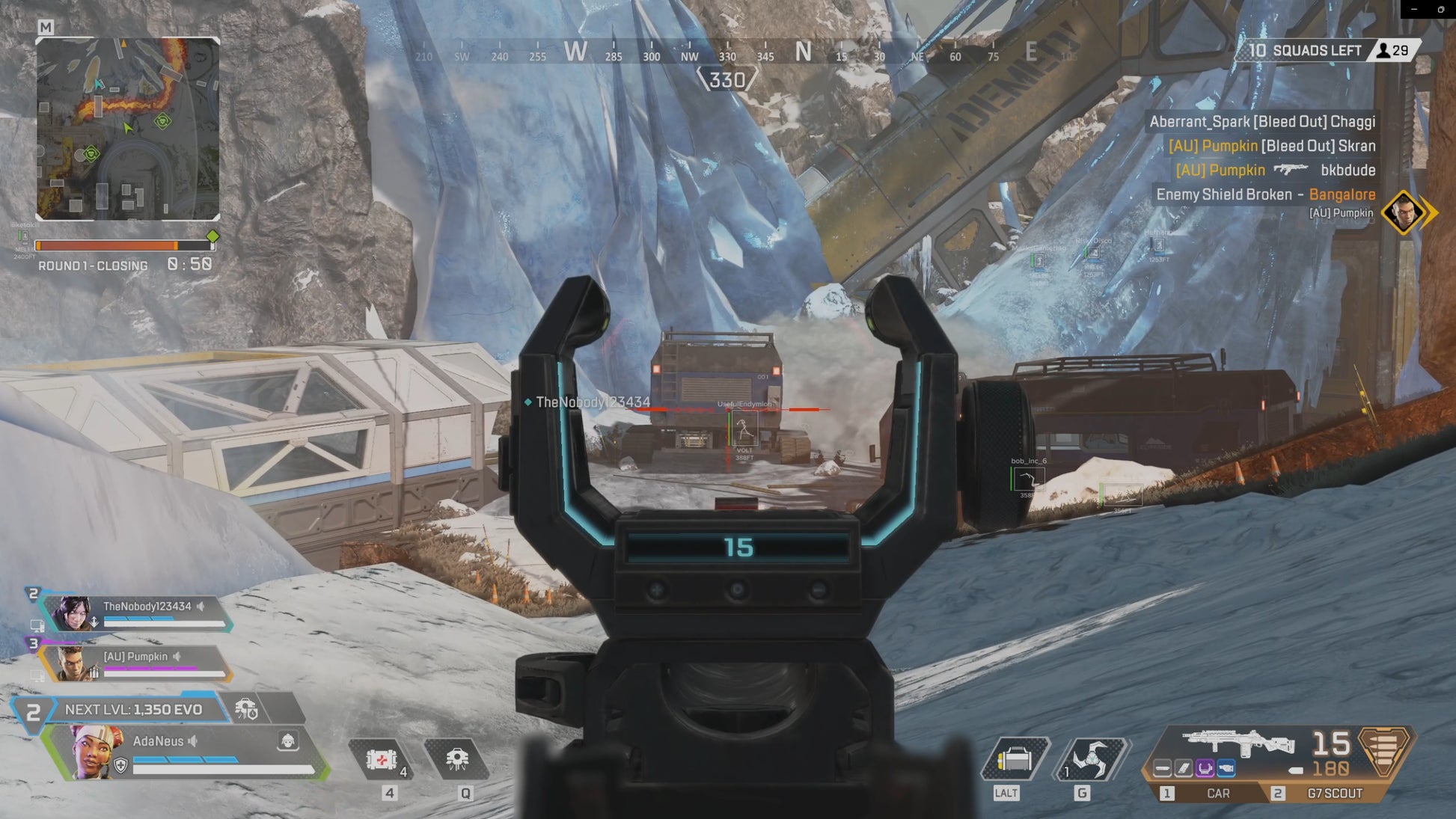Select the survival item slot
Screen dimensions: 1456x819
[x=1014, y=761]
